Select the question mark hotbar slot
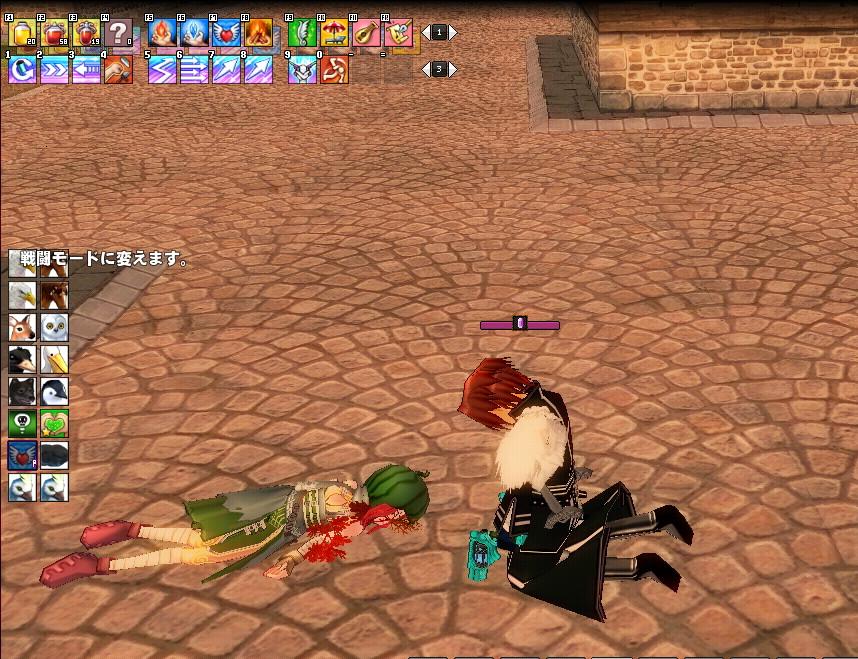The height and width of the screenshot is (659, 858). pos(118,34)
